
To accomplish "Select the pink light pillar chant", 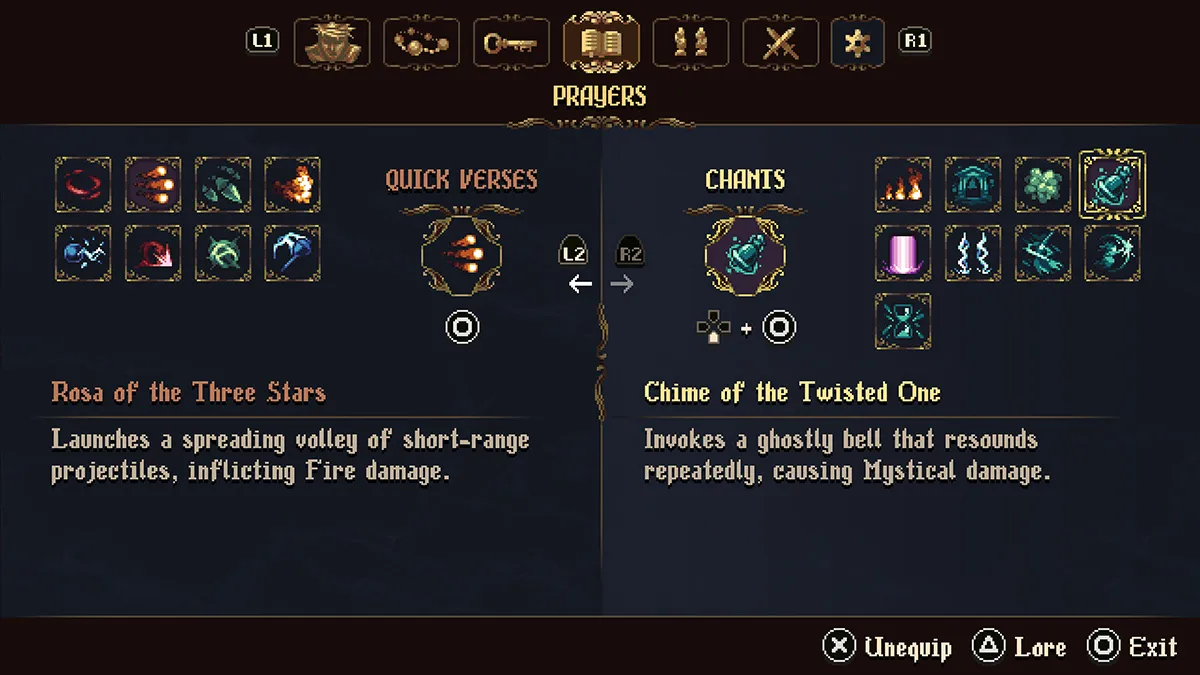I will tap(903, 253).
